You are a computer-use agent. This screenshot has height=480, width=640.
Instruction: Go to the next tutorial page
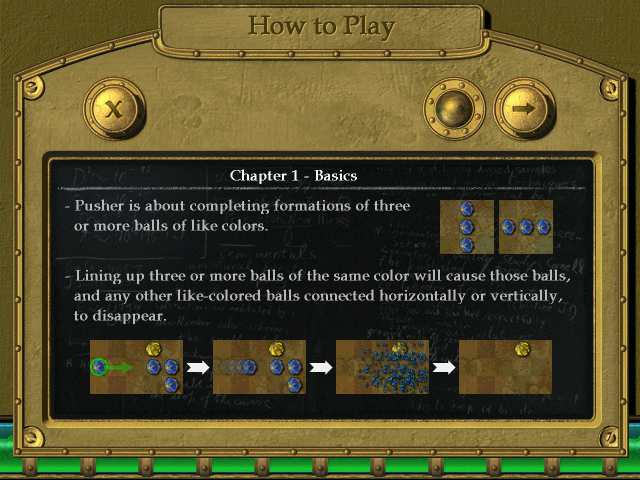[x=523, y=107]
